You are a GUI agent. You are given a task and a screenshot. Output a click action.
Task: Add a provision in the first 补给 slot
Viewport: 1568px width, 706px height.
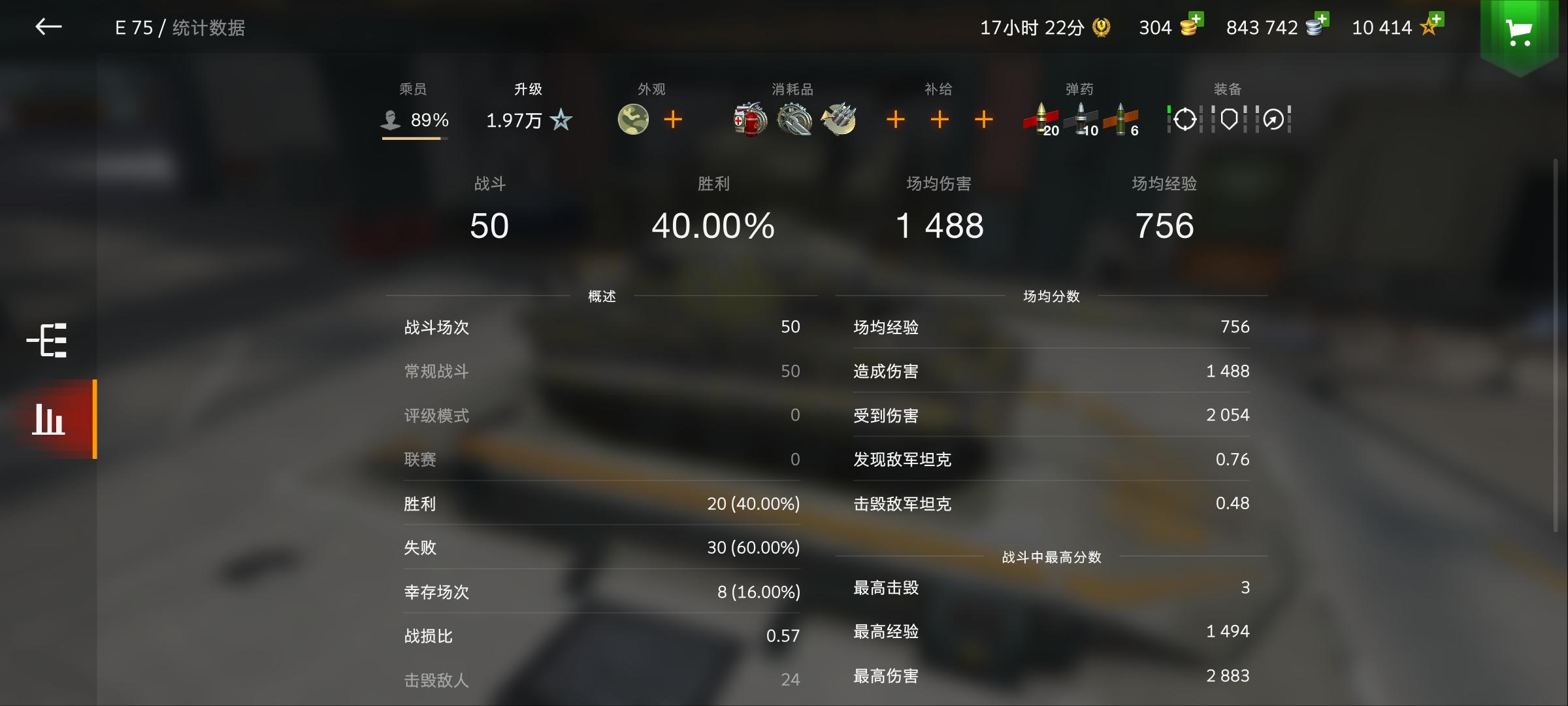tap(895, 119)
